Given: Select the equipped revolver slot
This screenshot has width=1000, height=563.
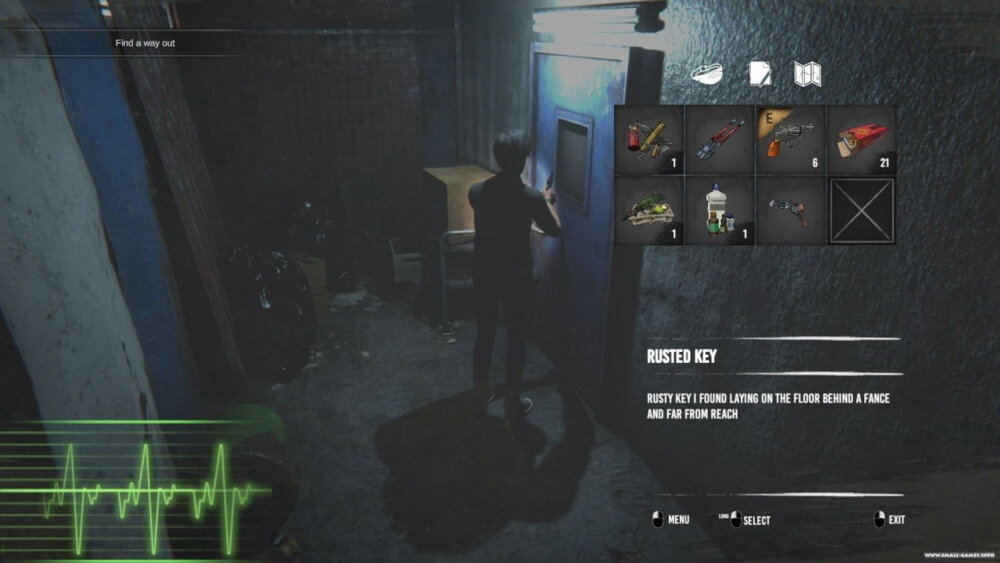Looking at the screenshot, I should pyautogui.click(x=791, y=140).
